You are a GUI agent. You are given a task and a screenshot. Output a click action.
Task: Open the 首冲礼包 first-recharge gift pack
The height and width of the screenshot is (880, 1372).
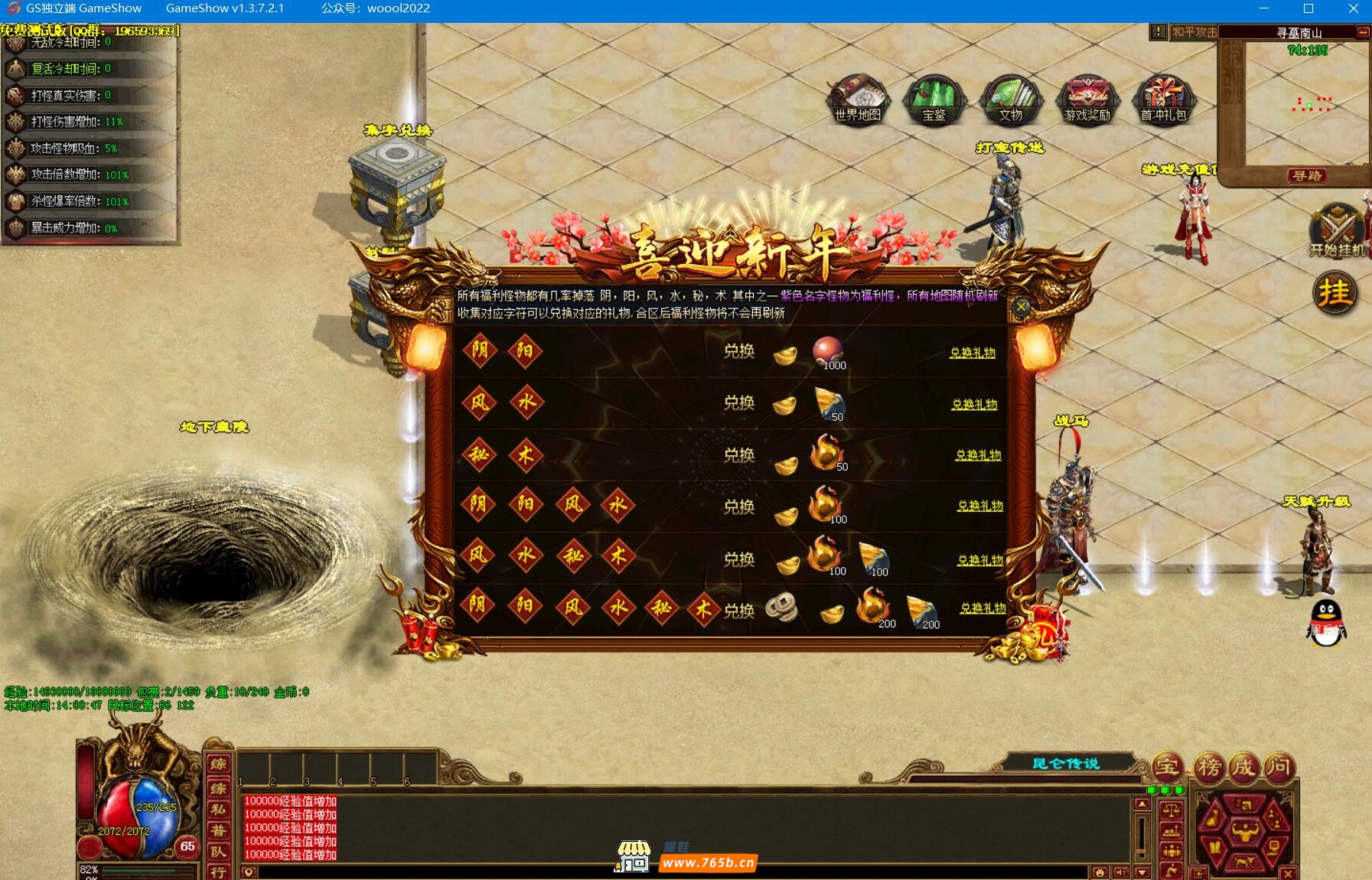coord(1163,99)
